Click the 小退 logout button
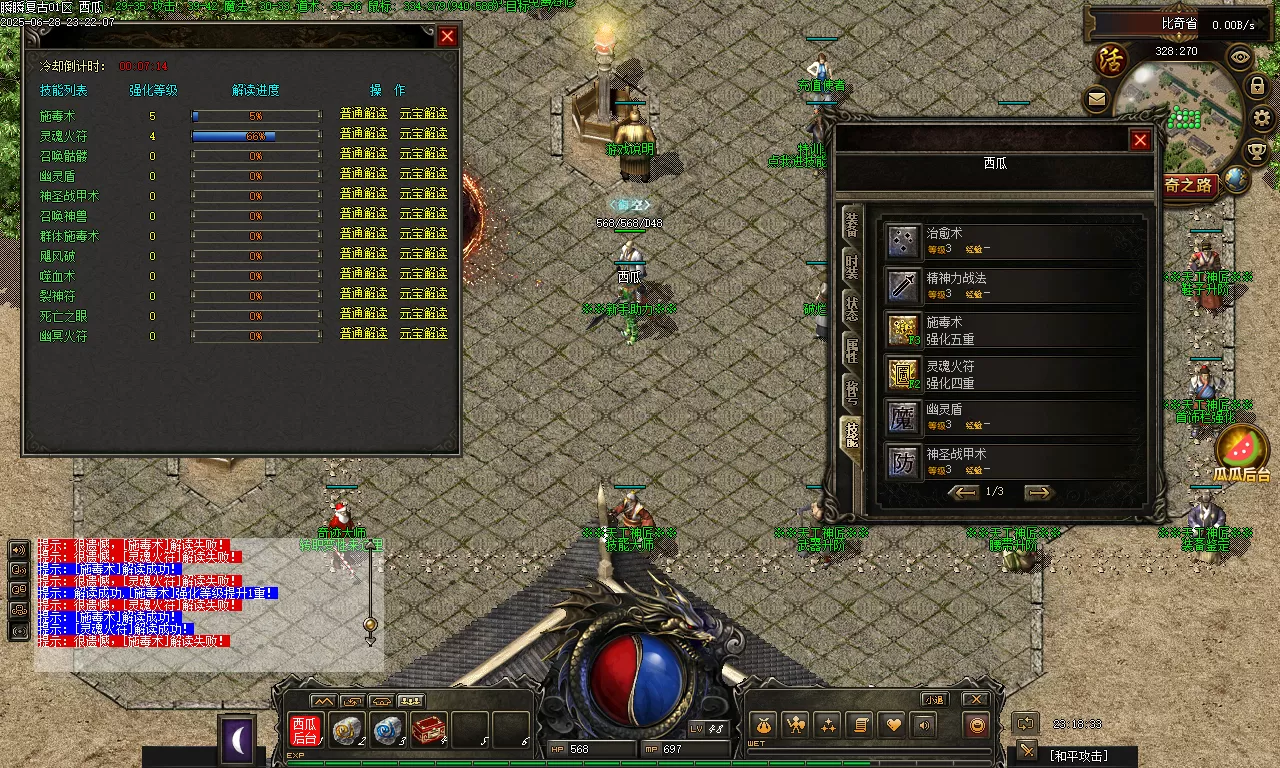Image resolution: width=1280 pixels, height=768 pixels. pyautogui.click(x=934, y=699)
